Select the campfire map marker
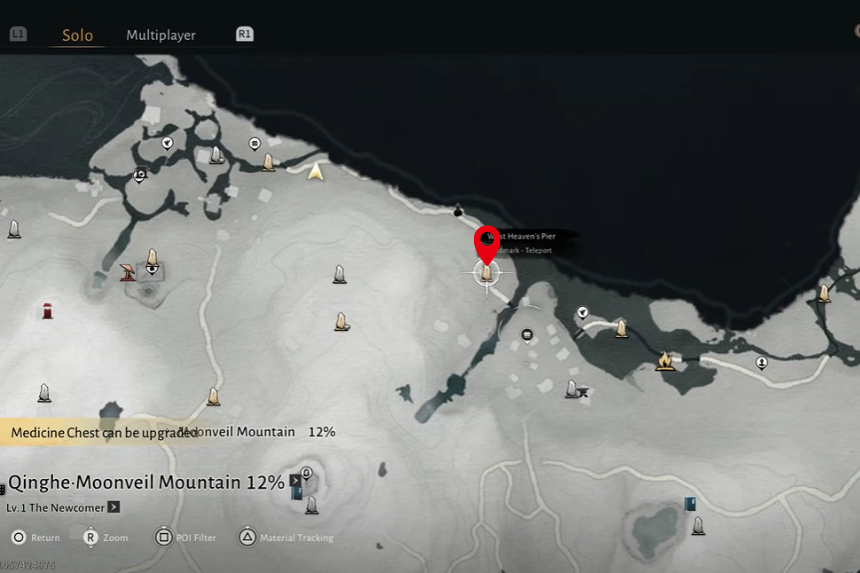This screenshot has height=573, width=860. [664, 360]
